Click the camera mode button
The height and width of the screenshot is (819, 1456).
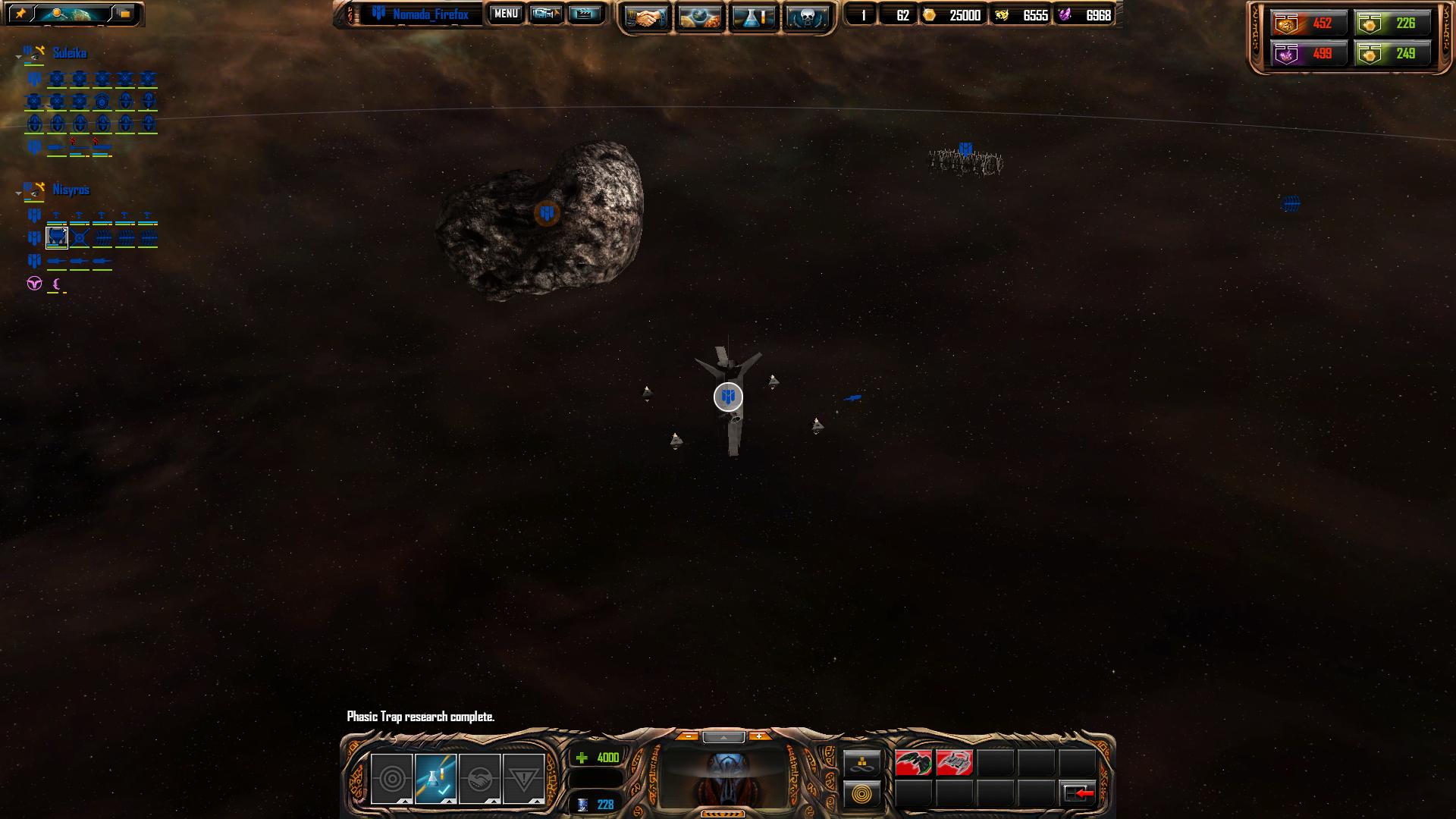click(546, 14)
